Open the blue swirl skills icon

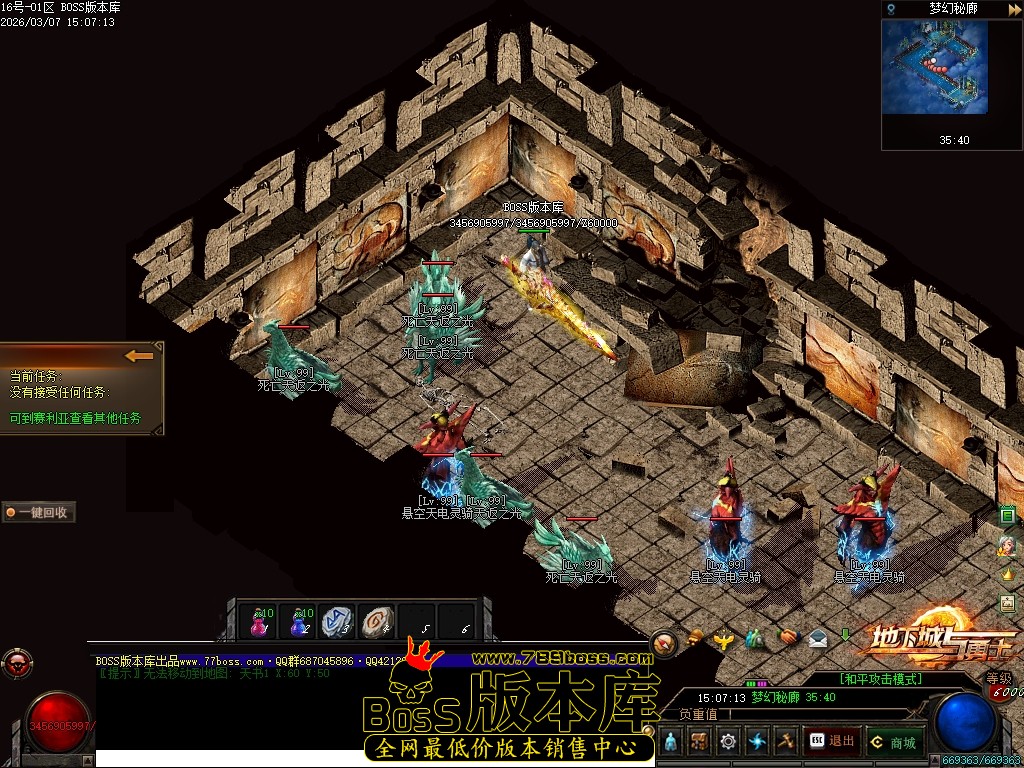(x=757, y=741)
